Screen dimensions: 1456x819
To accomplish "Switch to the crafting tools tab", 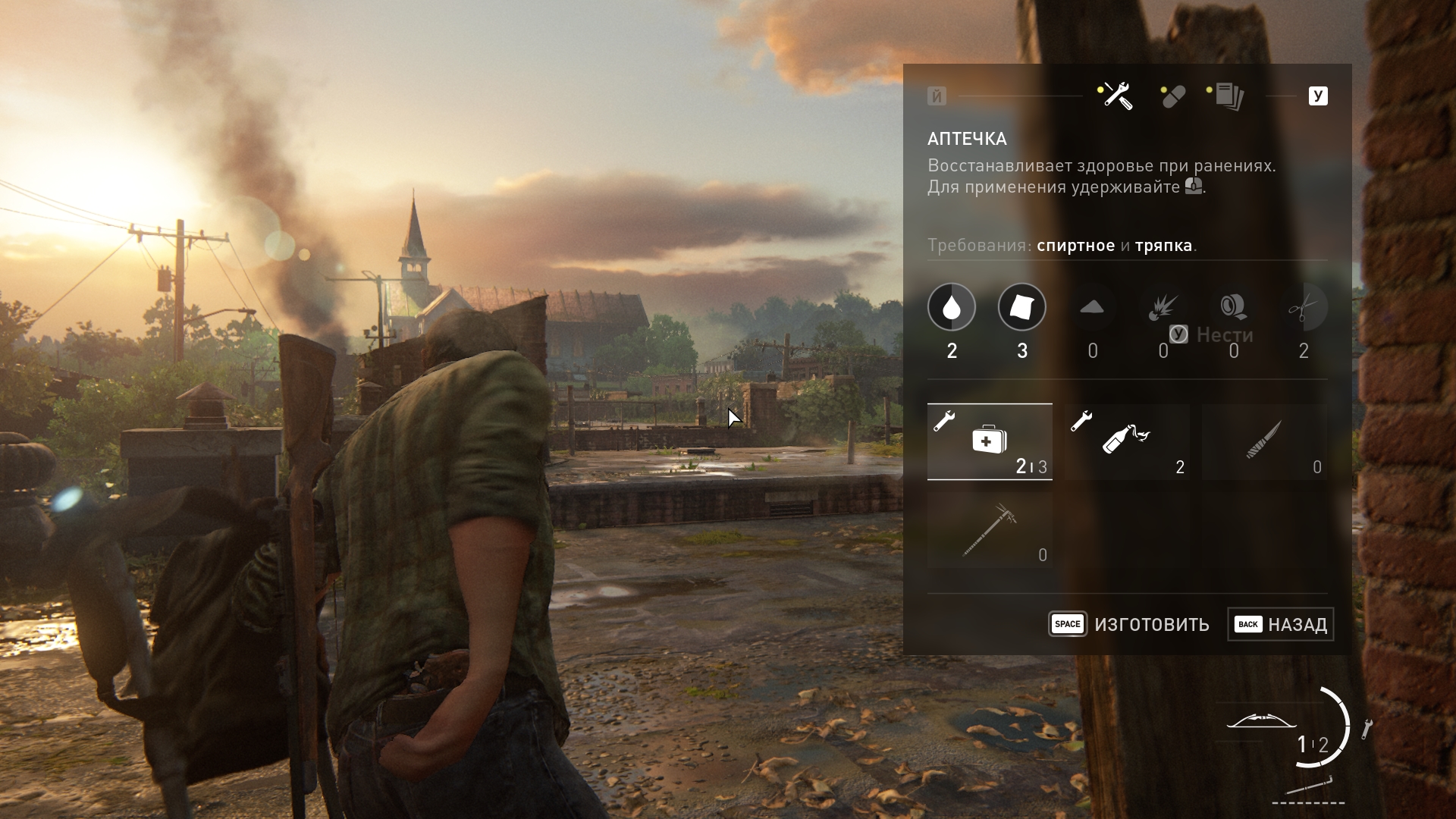I will [1116, 96].
